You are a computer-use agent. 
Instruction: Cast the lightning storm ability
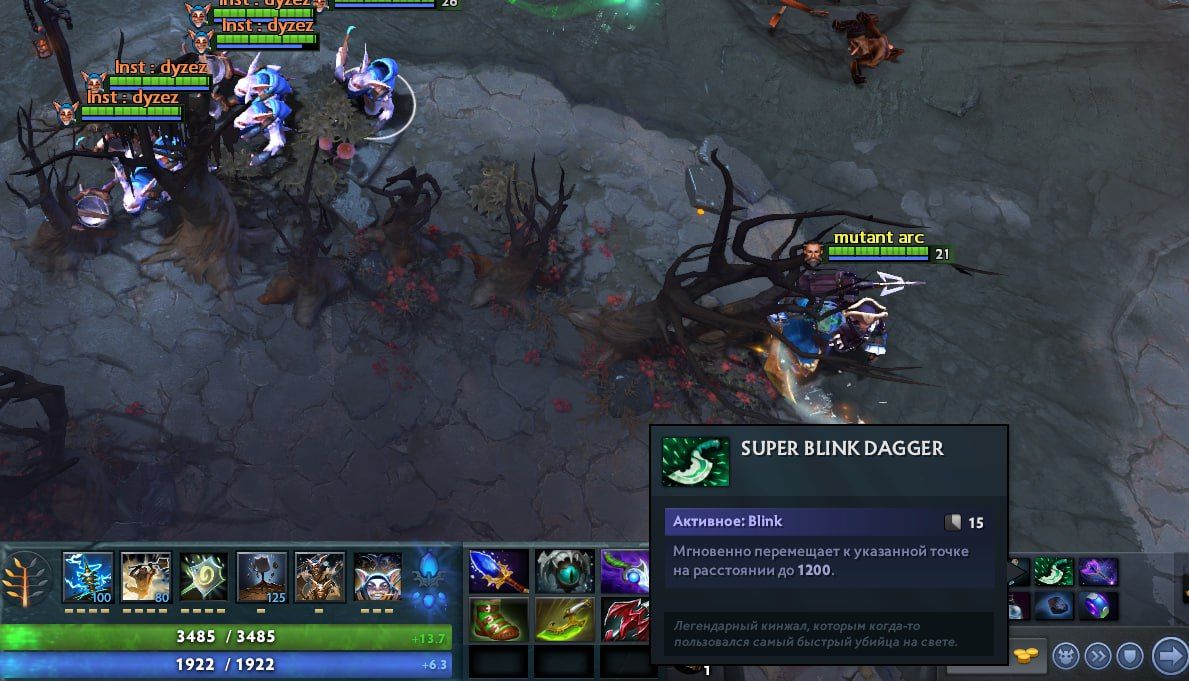point(87,577)
